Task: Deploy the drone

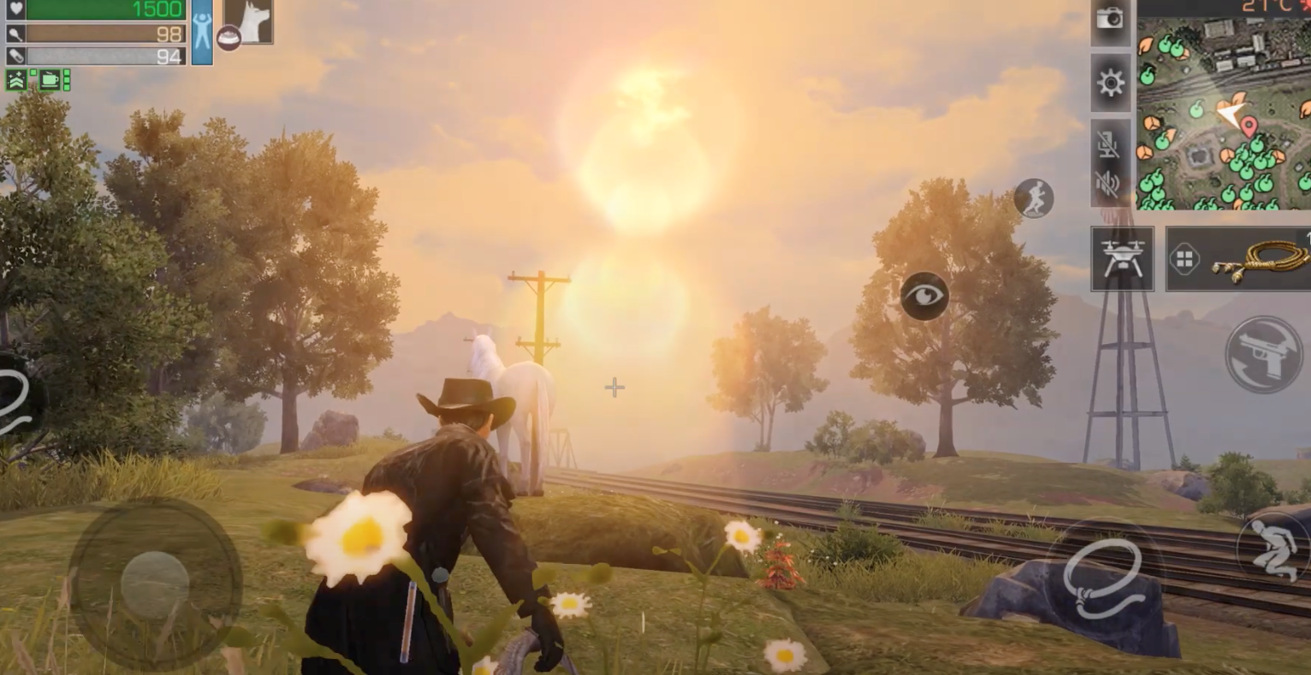Action: [x=1122, y=259]
